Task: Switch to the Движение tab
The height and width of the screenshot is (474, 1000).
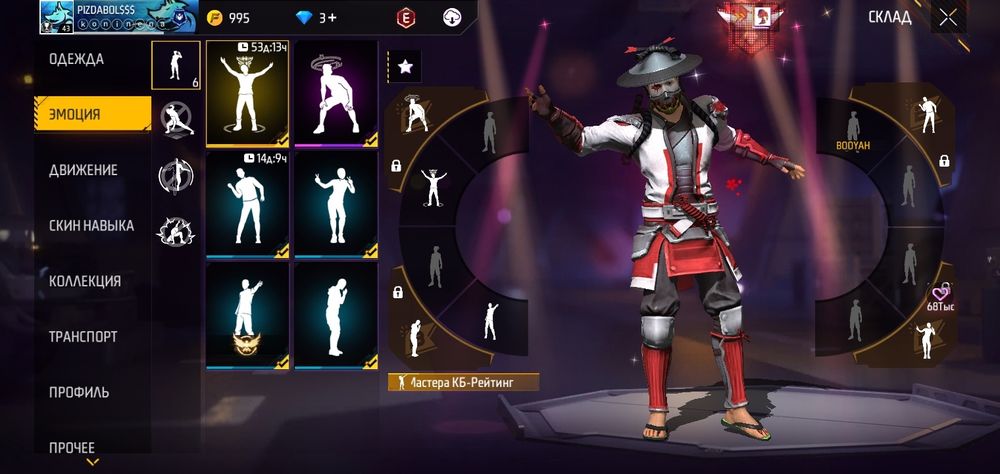Action: tap(84, 170)
